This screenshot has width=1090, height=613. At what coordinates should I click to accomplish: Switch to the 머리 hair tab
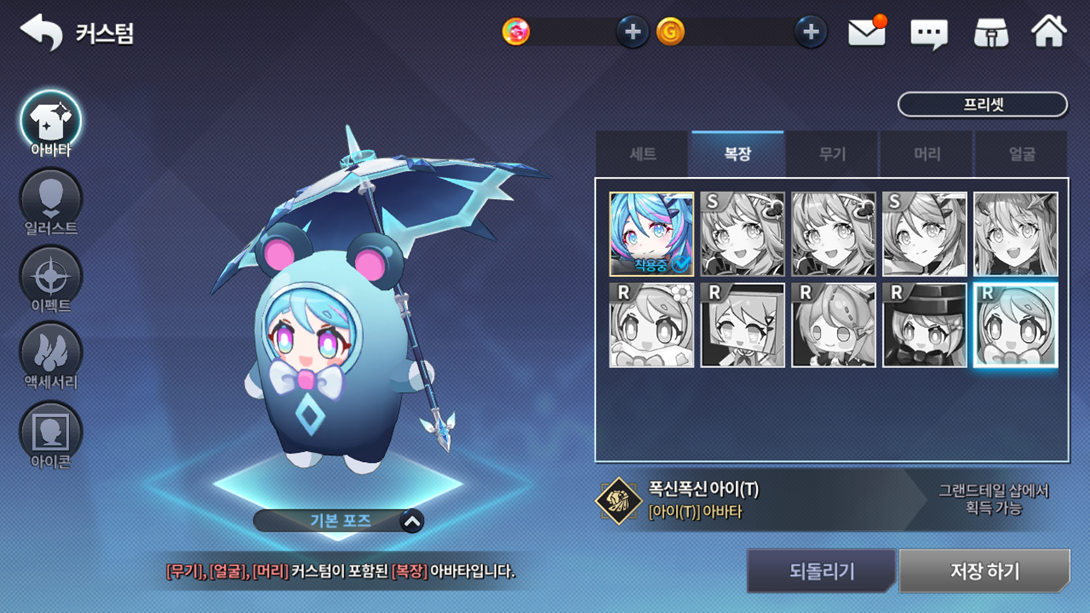point(927,154)
